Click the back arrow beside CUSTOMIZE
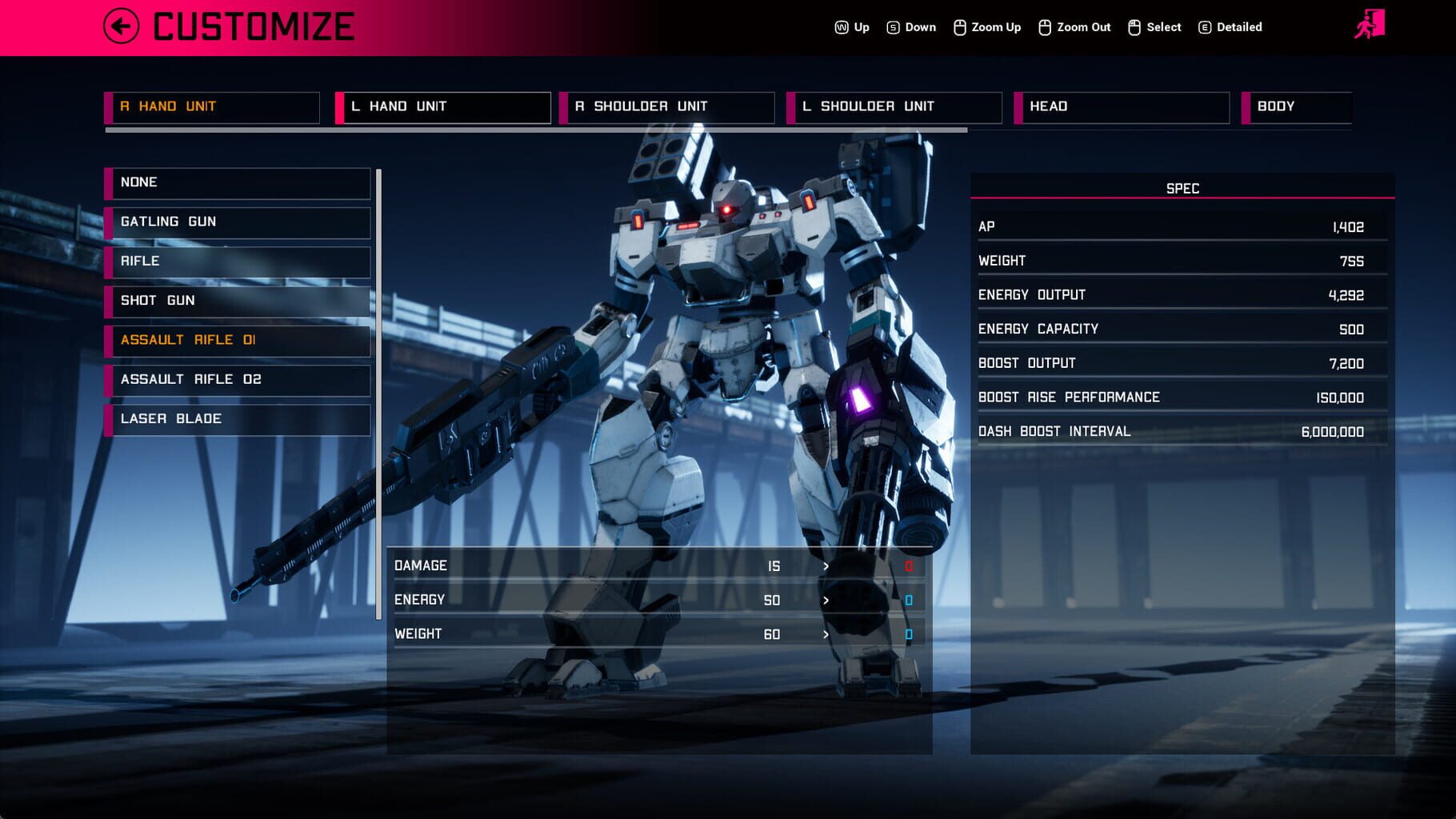1456x819 pixels. click(120, 26)
